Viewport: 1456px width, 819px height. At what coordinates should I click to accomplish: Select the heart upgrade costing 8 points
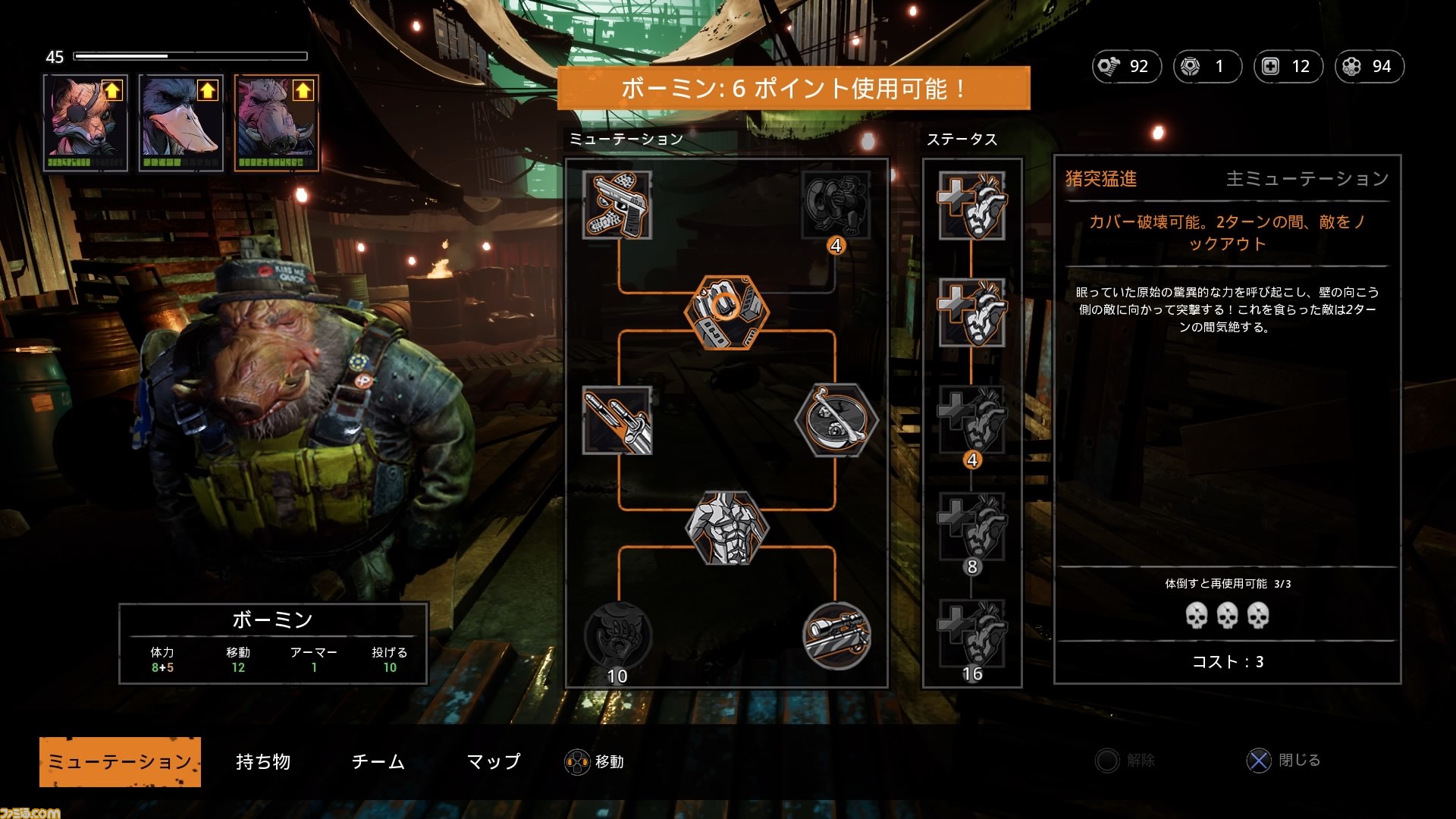tap(972, 528)
